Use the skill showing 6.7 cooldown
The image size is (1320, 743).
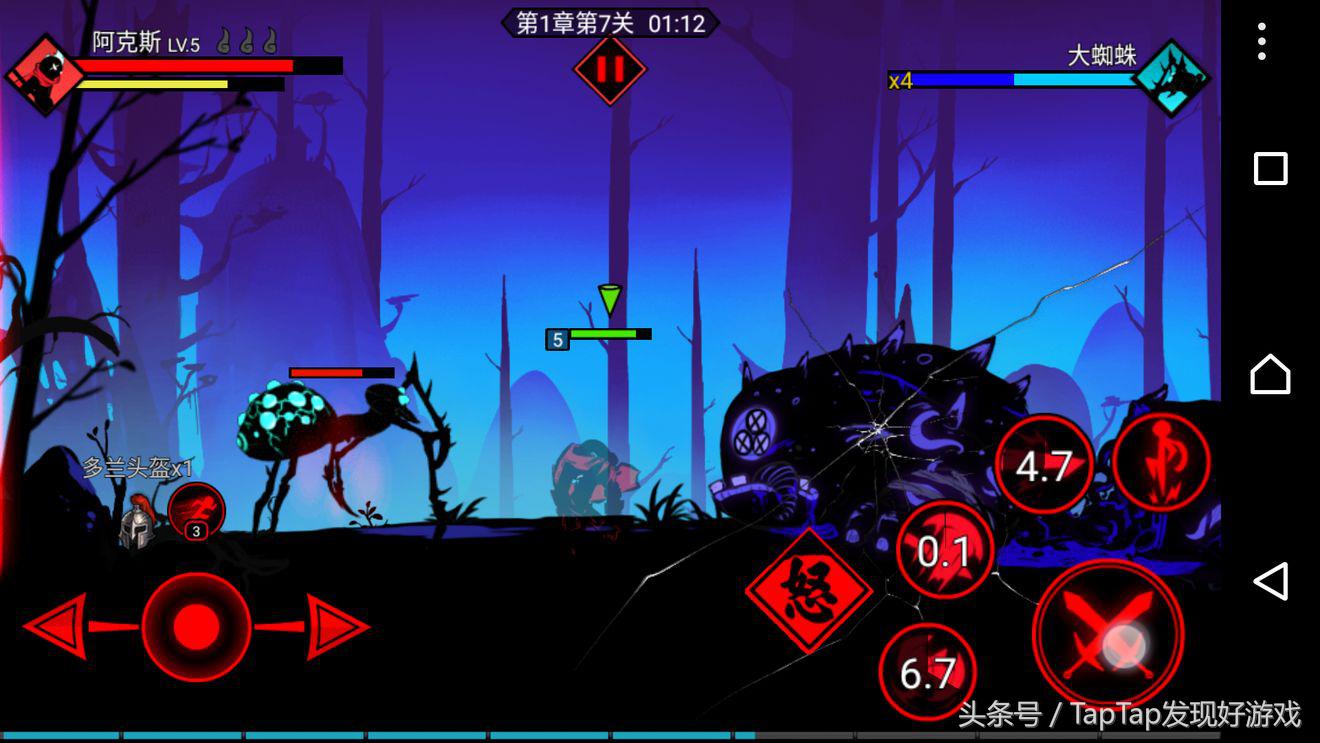(x=928, y=672)
